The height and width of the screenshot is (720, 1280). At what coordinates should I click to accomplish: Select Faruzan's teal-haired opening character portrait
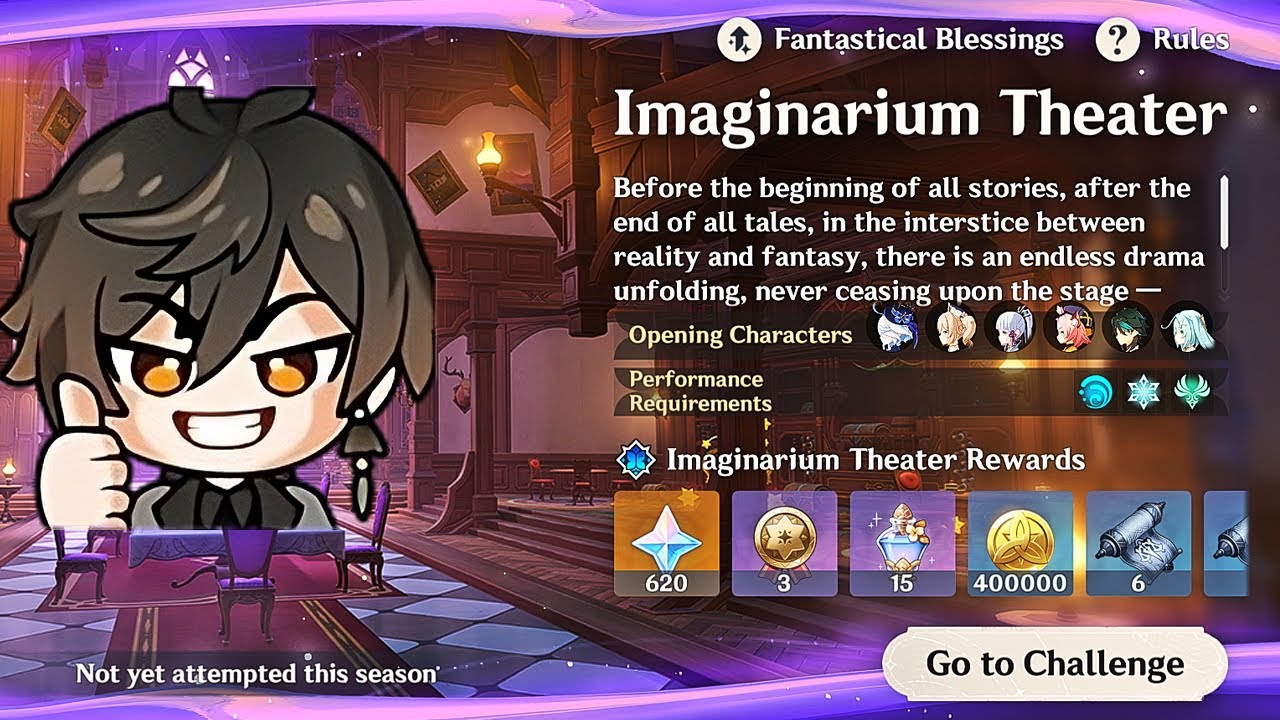(x=1187, y=329)
